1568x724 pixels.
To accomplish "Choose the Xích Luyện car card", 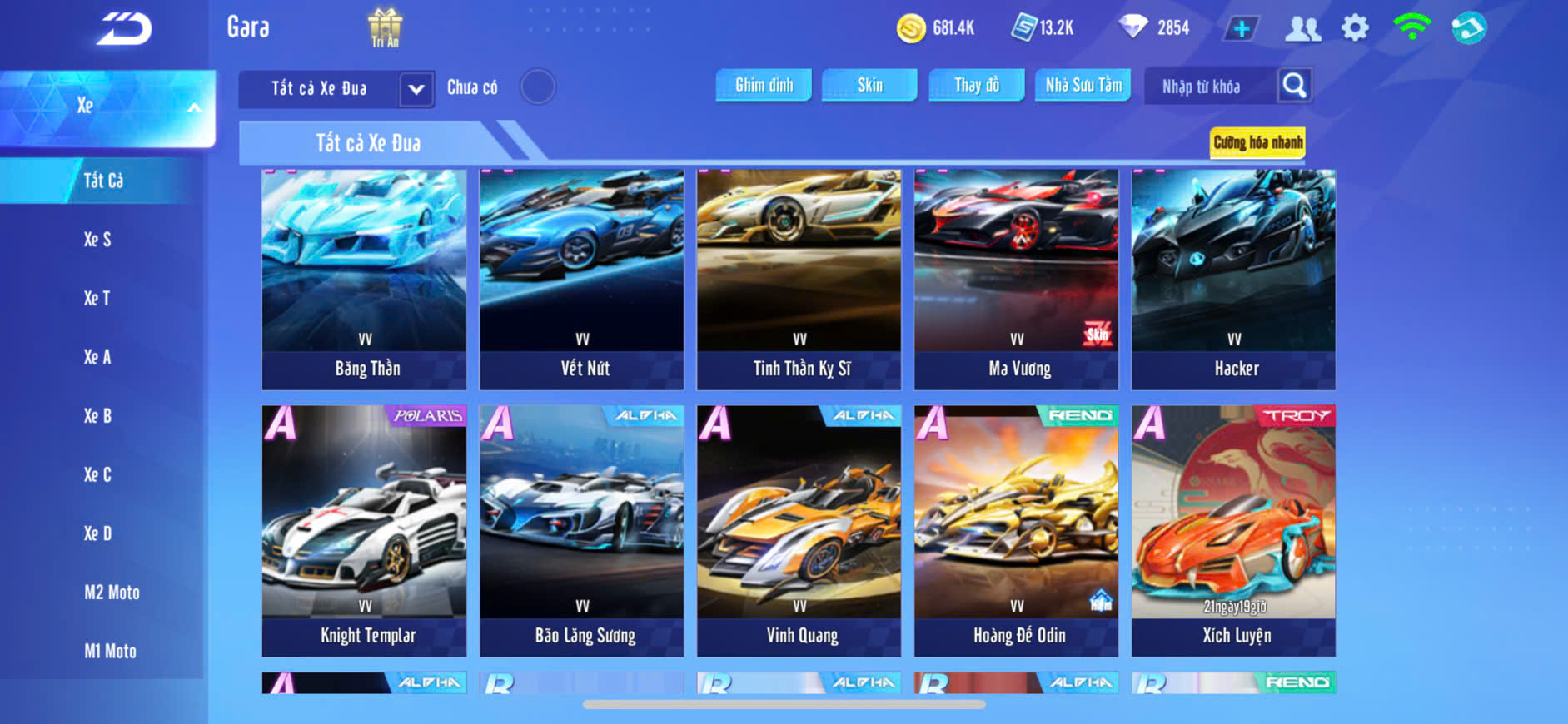I will (1233, 530).
